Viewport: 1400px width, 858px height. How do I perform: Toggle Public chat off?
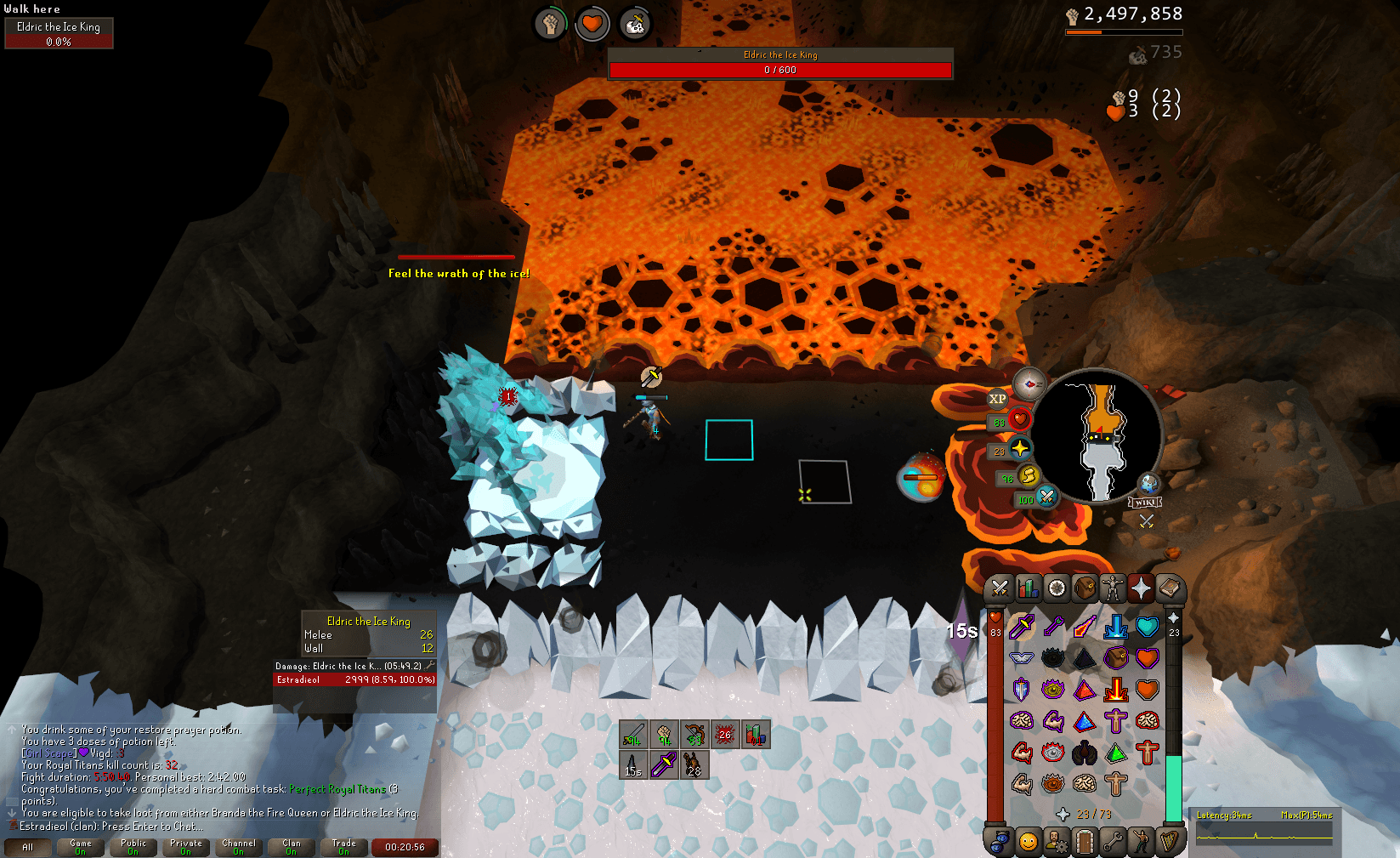coord(133,846)
